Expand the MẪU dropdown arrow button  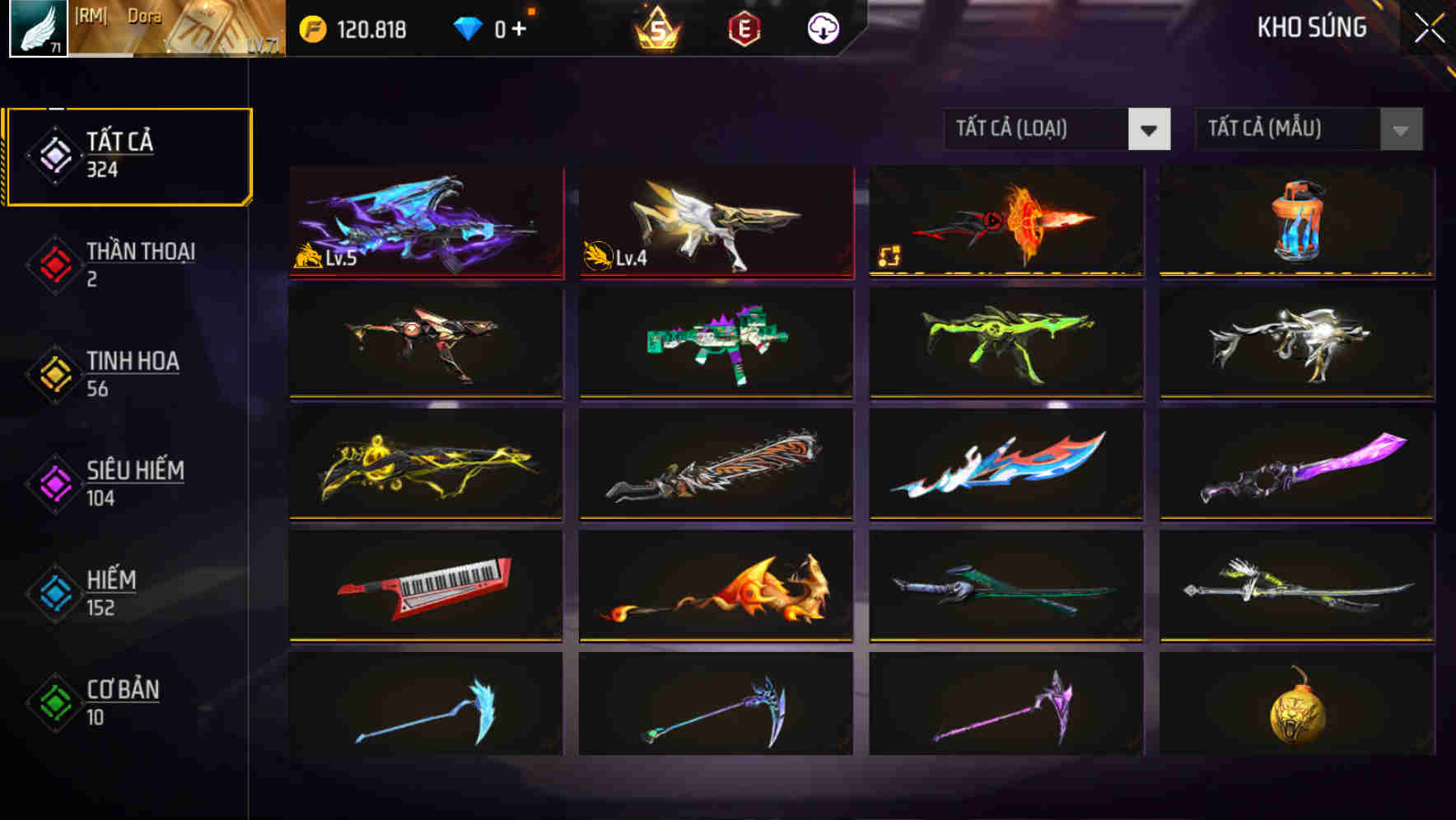[x=1398, y=129]
